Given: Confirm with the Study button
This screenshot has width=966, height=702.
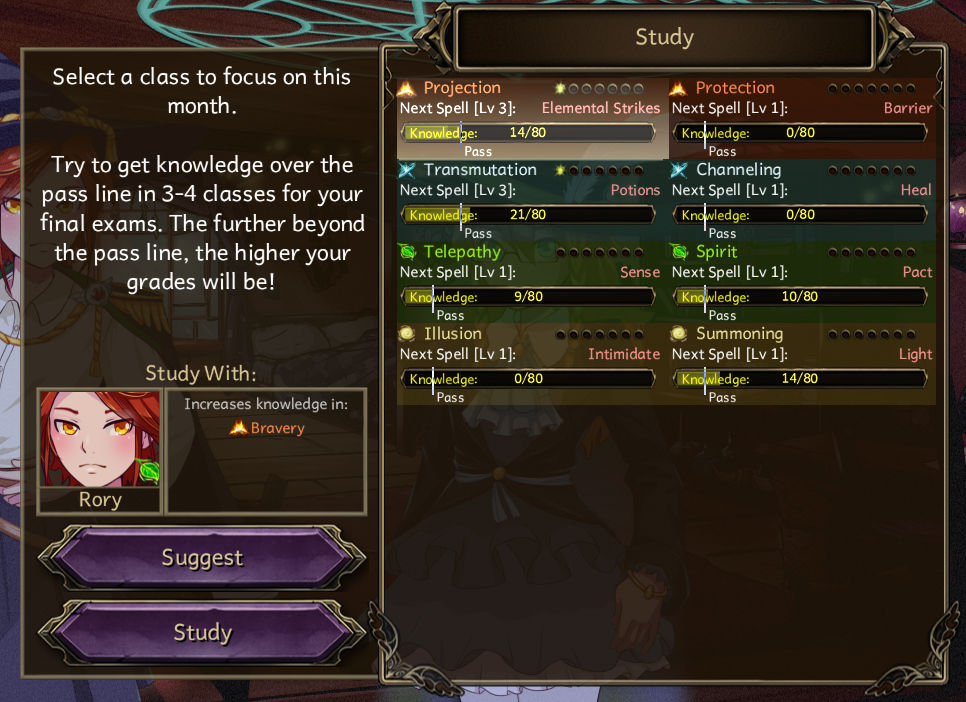Looking at the screenshot, I should [202, 633].
